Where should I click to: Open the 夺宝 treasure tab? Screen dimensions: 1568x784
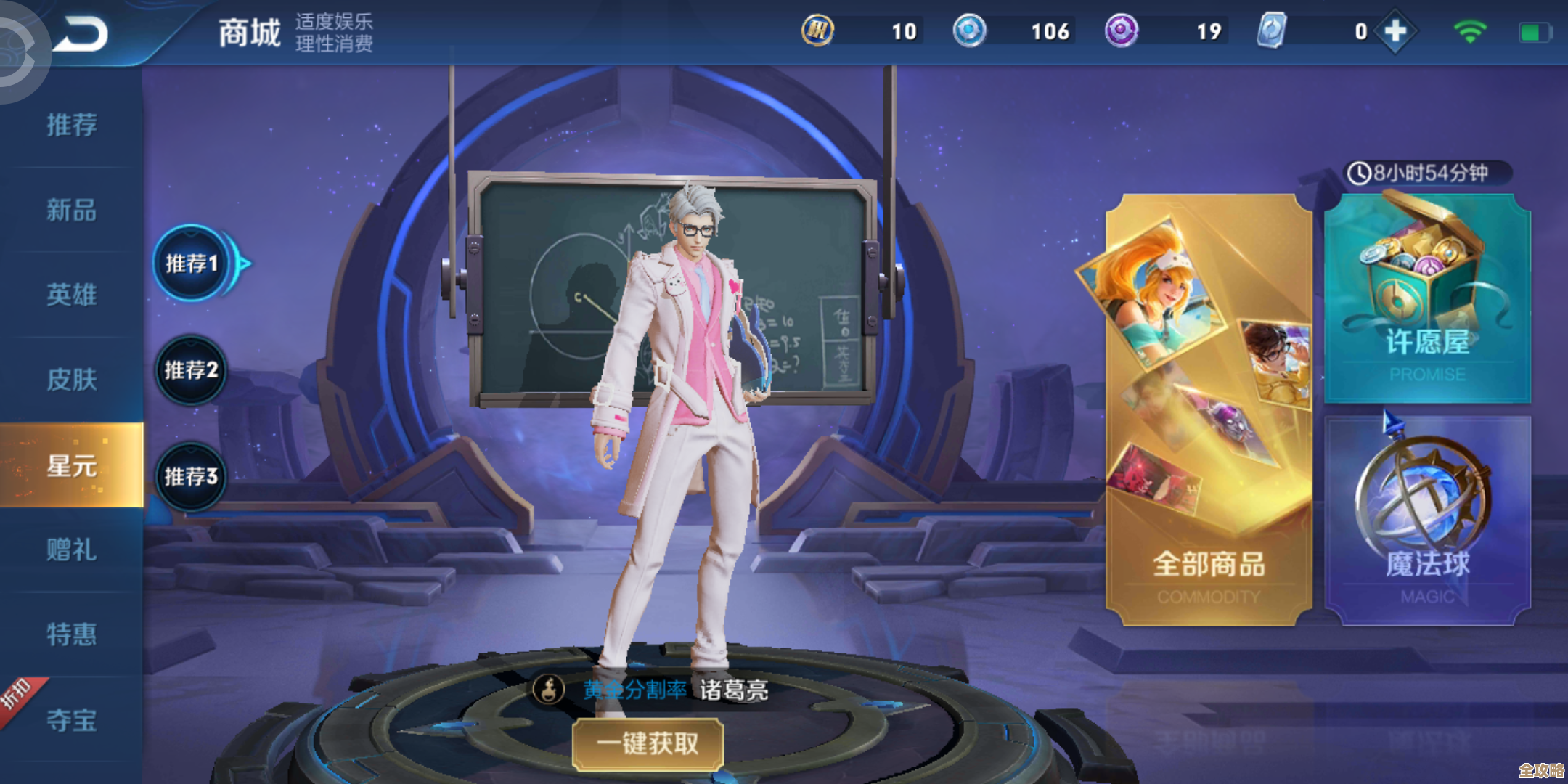71,720
